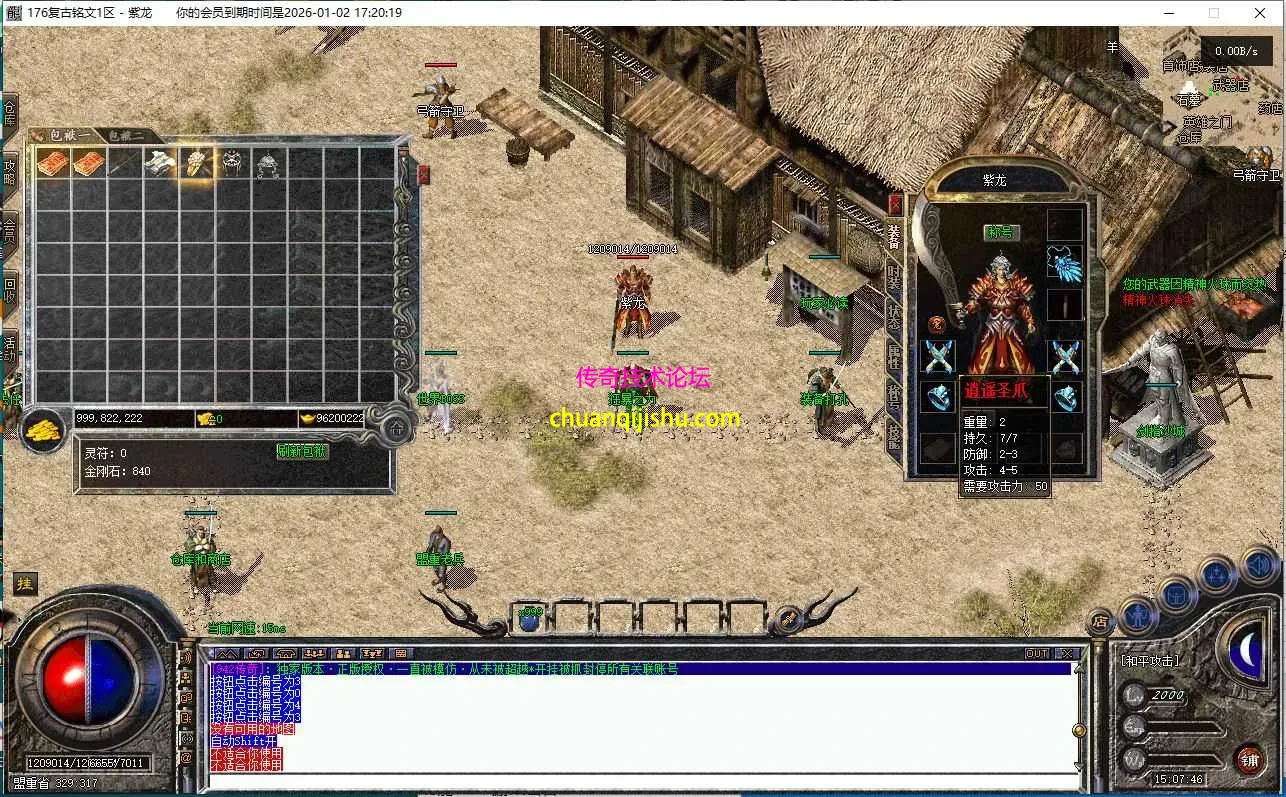Select the blue ring equipment slot
1286x797 pixels.
click(x=936, y=395)
